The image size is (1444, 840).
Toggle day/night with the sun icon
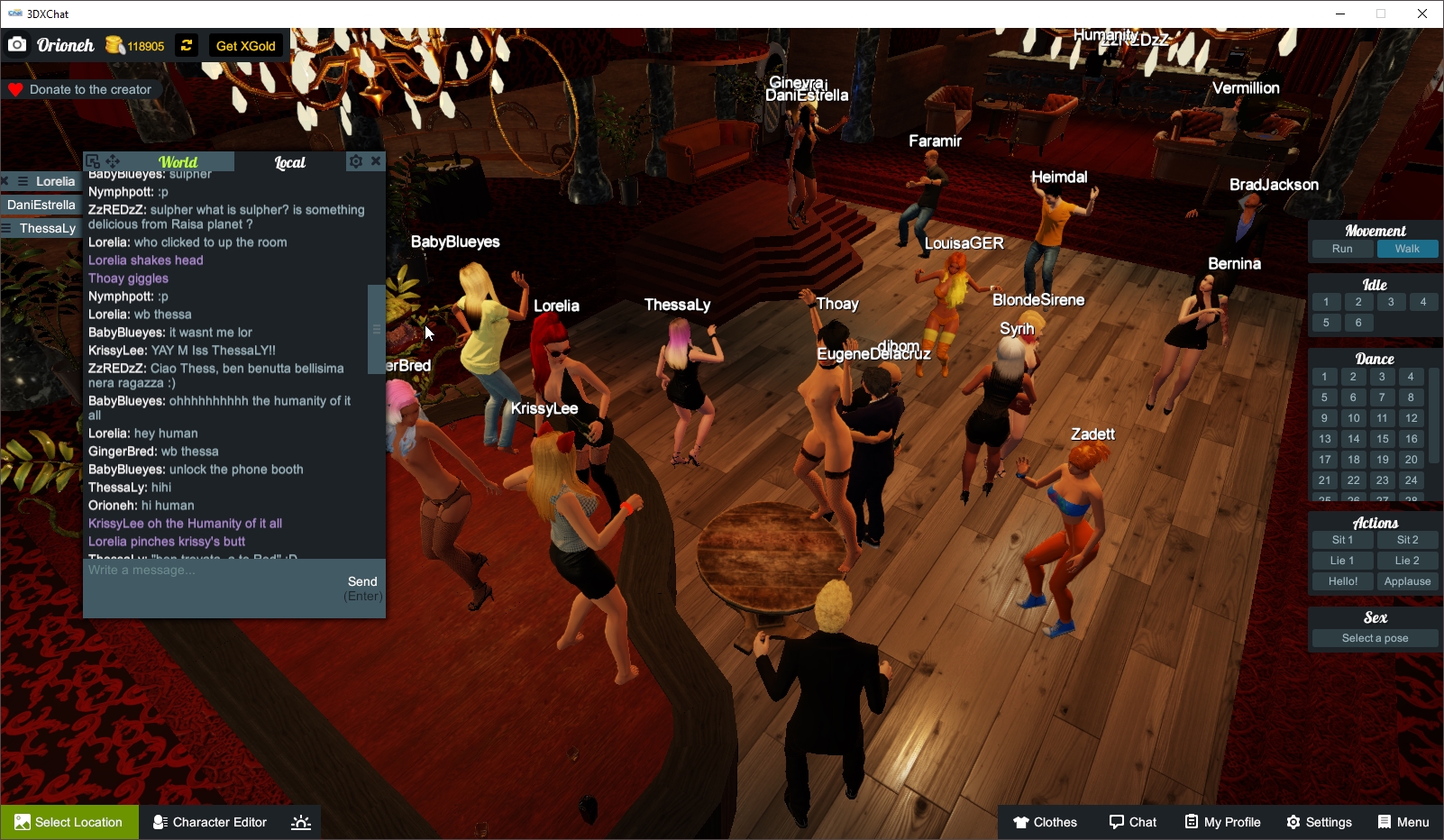tap(300, 821)
